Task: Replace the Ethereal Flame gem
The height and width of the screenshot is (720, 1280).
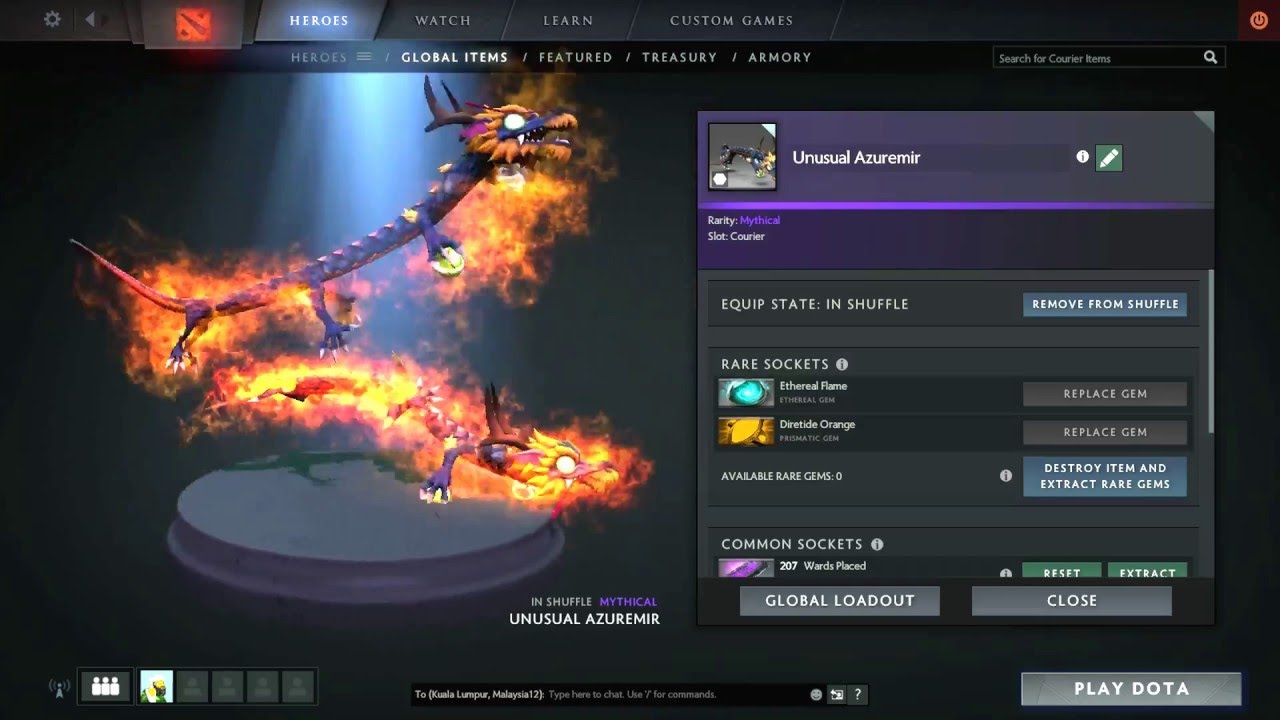Action: pyautogui.click(x=1104, y=394)
